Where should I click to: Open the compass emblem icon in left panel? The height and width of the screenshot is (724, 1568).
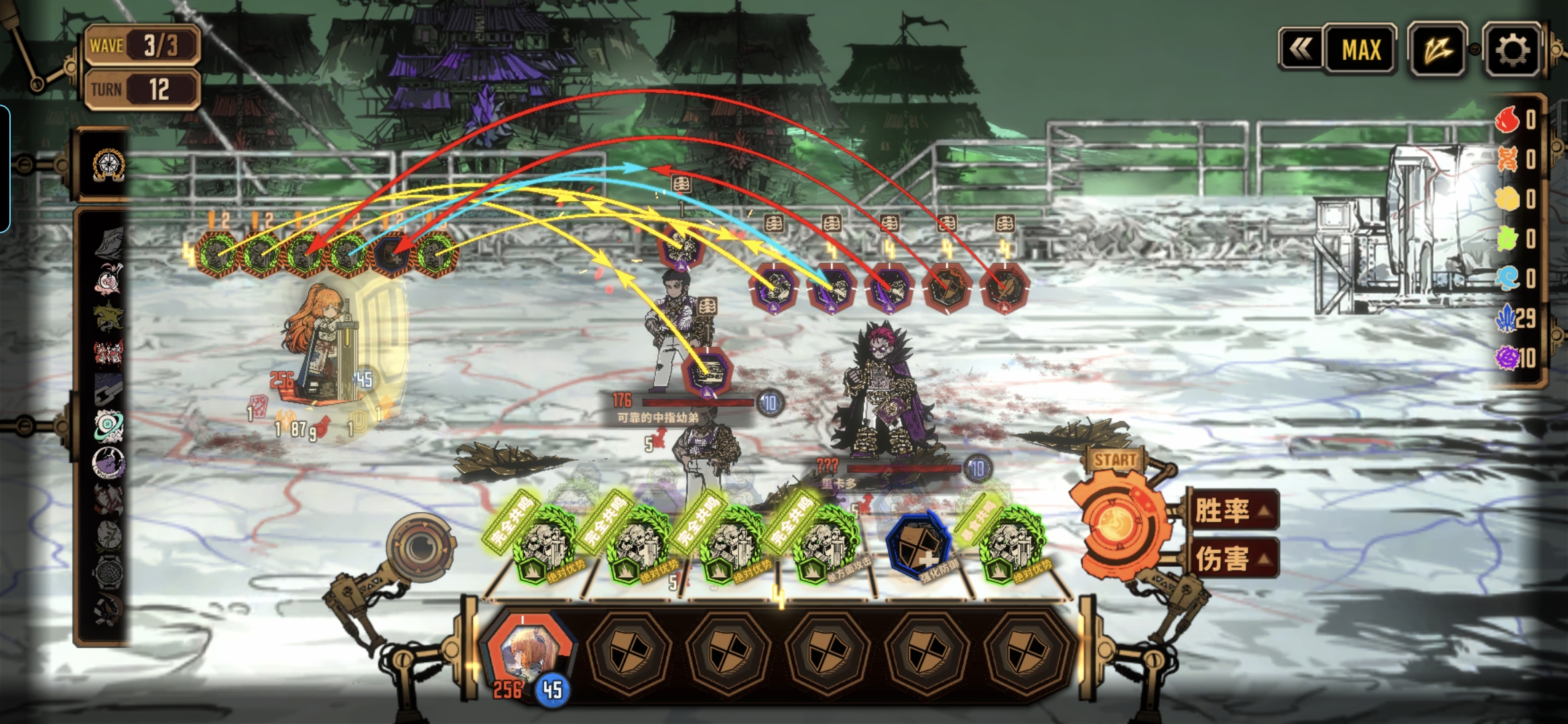tap(109, 165)
